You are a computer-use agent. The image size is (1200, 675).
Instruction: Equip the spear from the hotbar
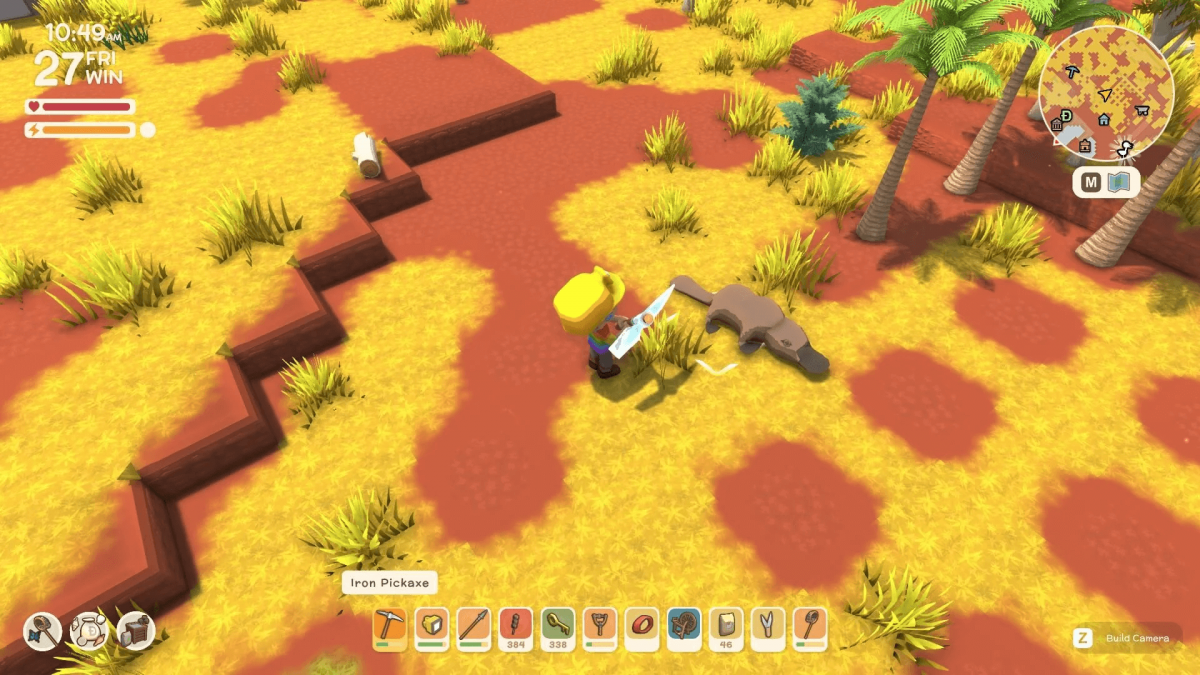473,626
